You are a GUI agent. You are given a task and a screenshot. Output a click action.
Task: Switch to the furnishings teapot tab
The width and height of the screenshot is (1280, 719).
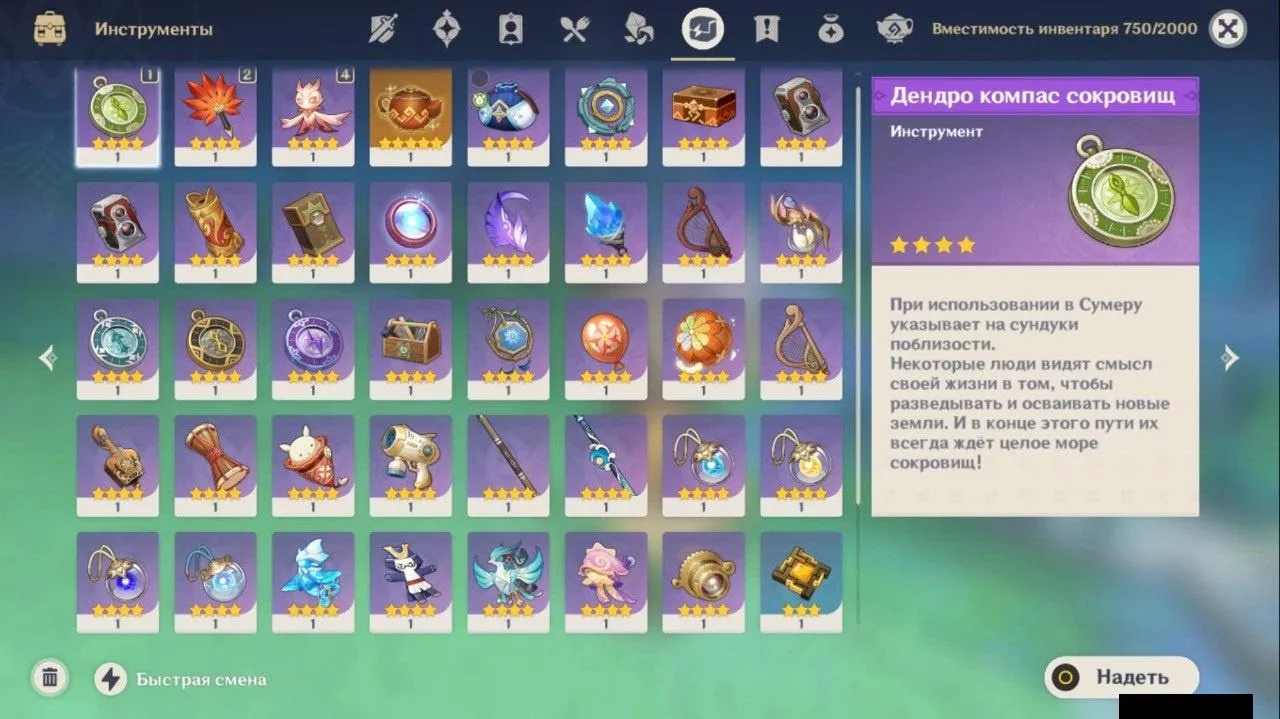tap(894, 29)
